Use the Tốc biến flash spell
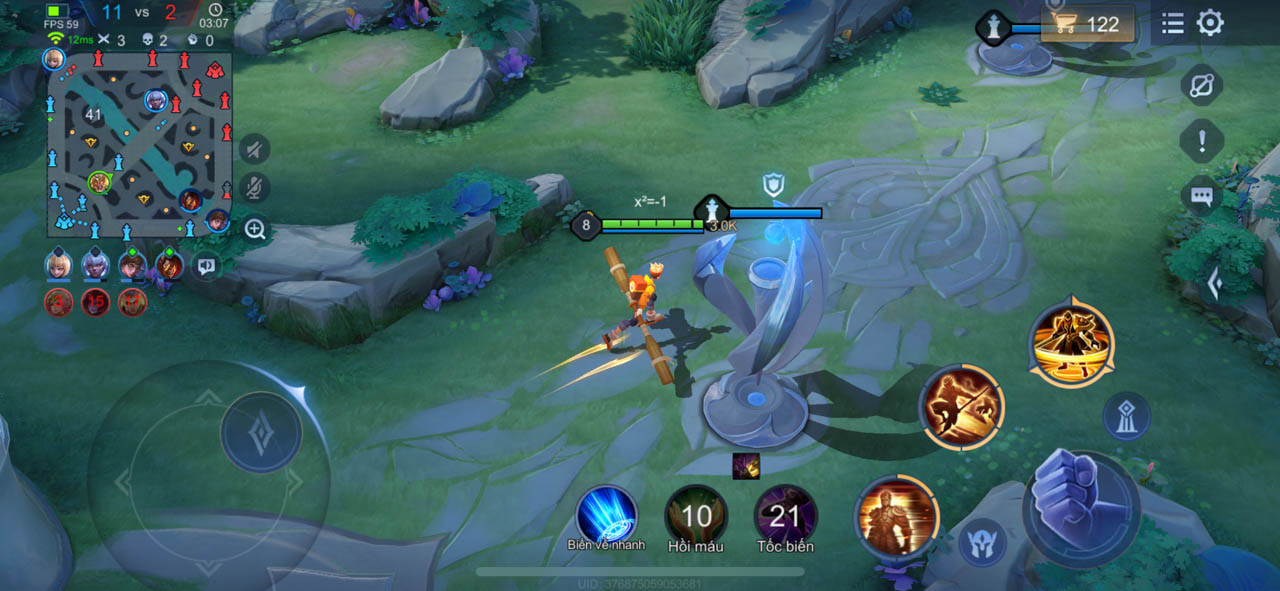 click(785, 516)
